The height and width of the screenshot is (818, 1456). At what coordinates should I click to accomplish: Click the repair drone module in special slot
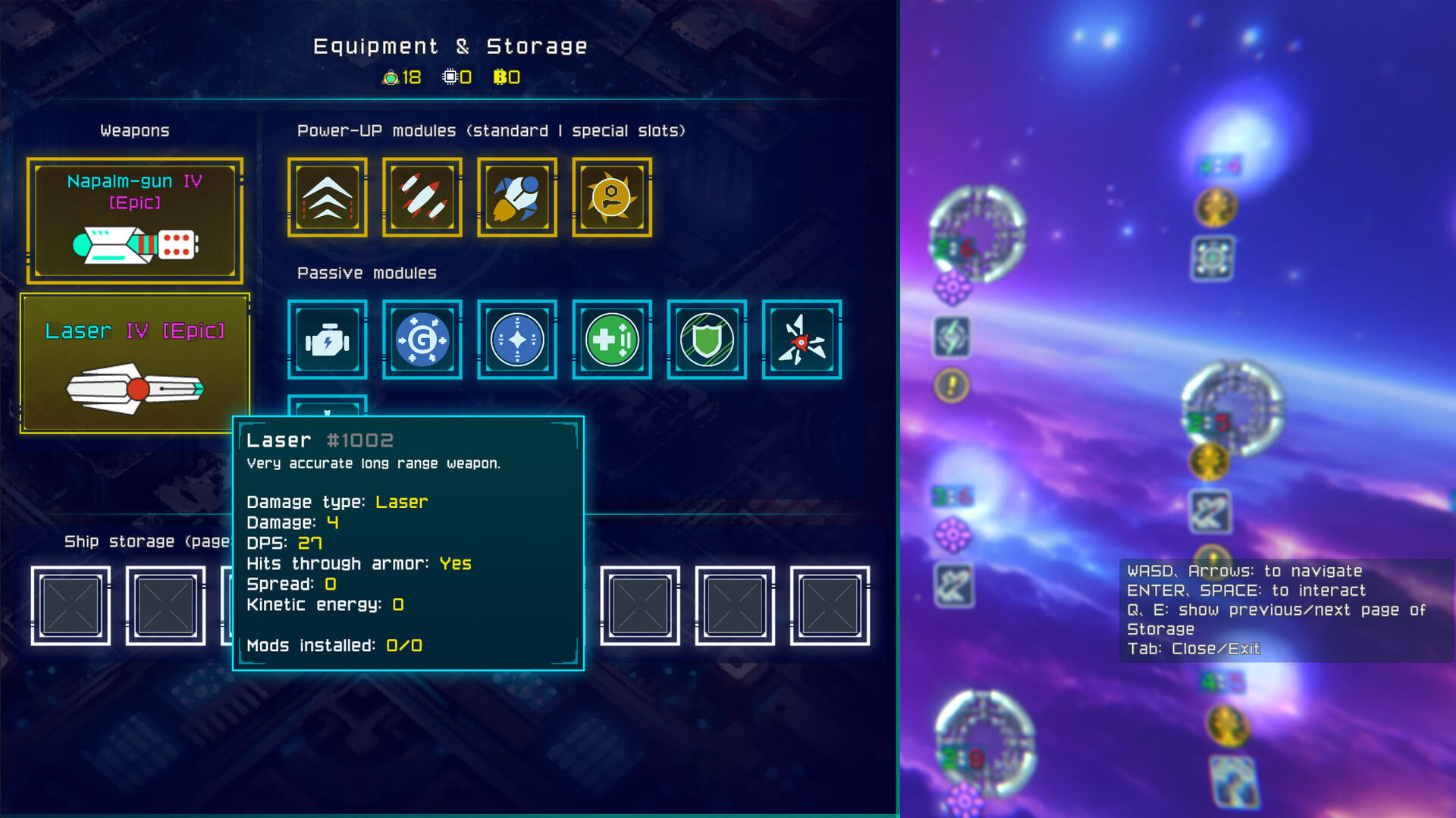(x=611, y=197)
